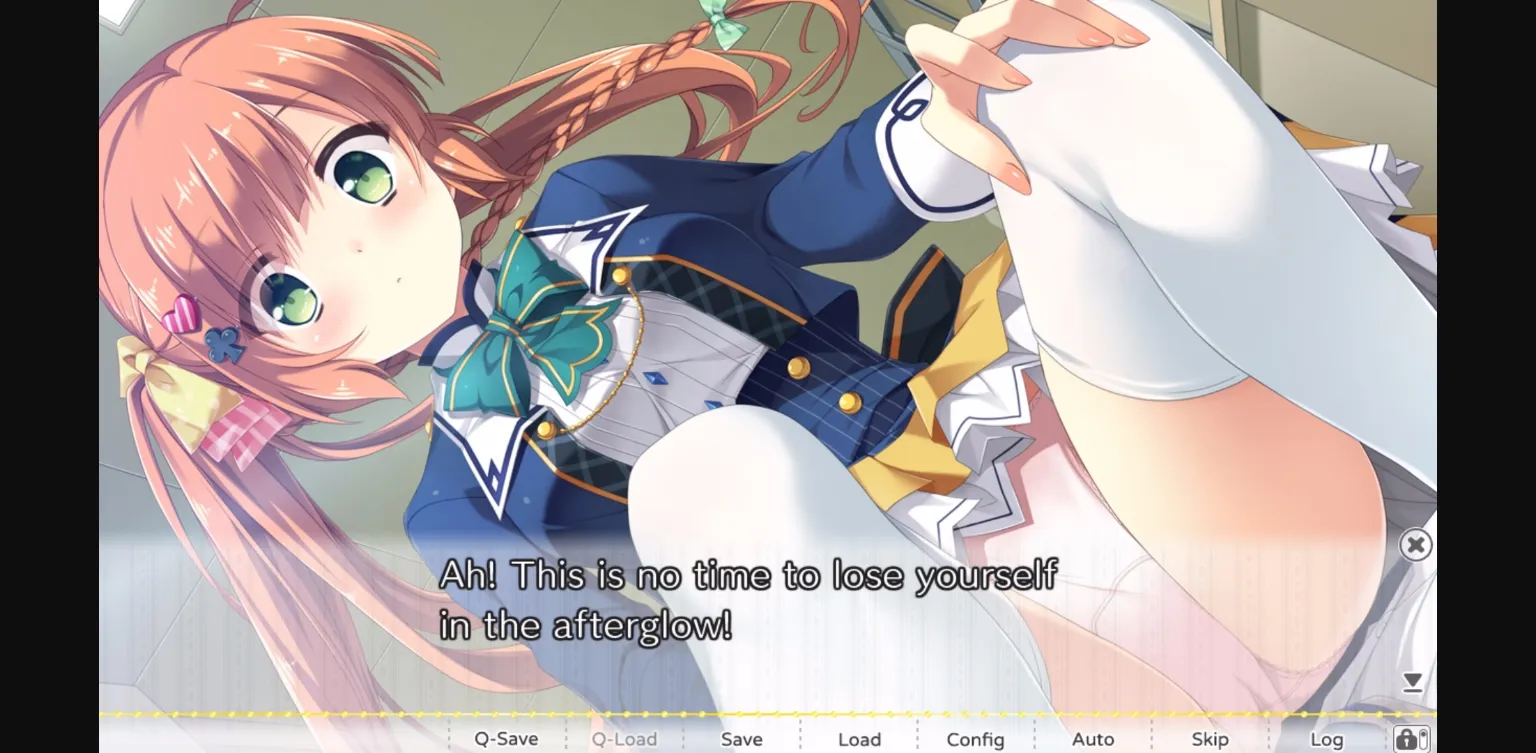Screen dimensions: 1536x753
Task: Open the Load screen
Action: 858,738
